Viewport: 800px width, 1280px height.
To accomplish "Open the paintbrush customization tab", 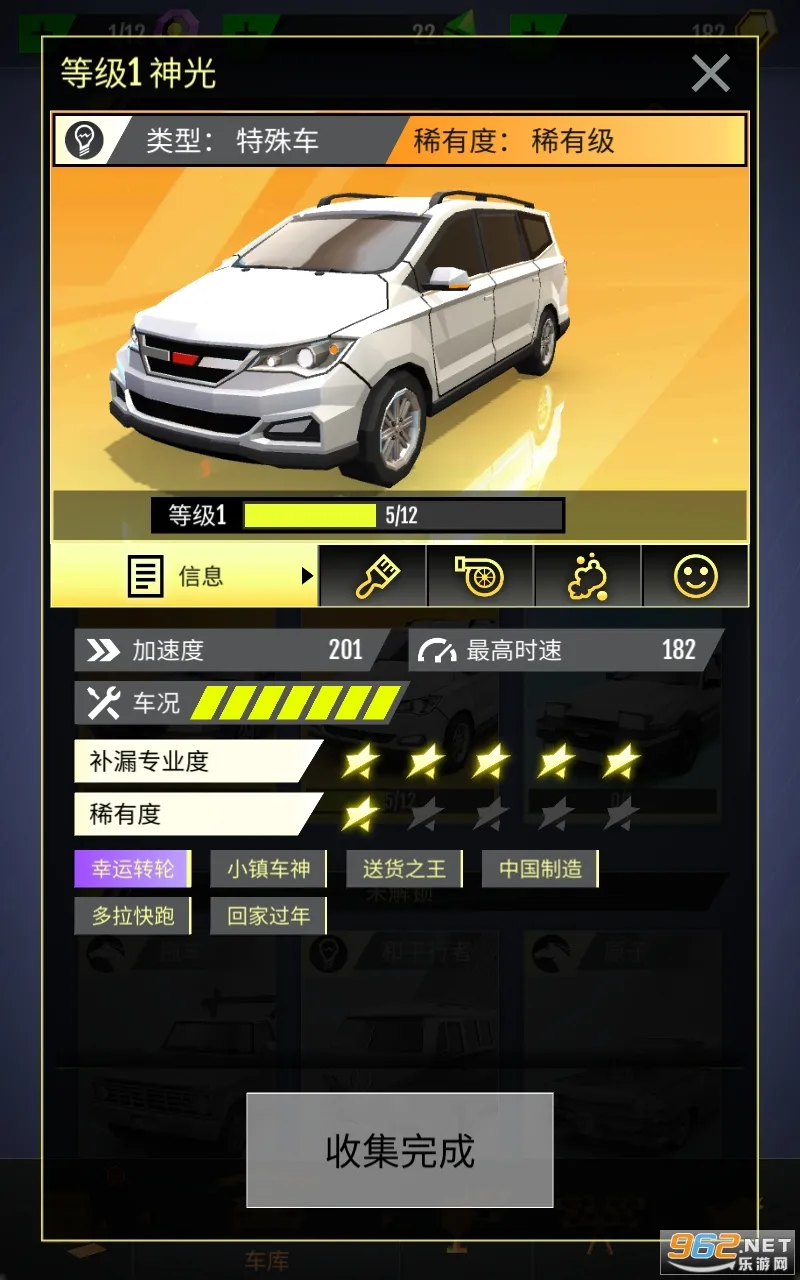I will [375, 576].
